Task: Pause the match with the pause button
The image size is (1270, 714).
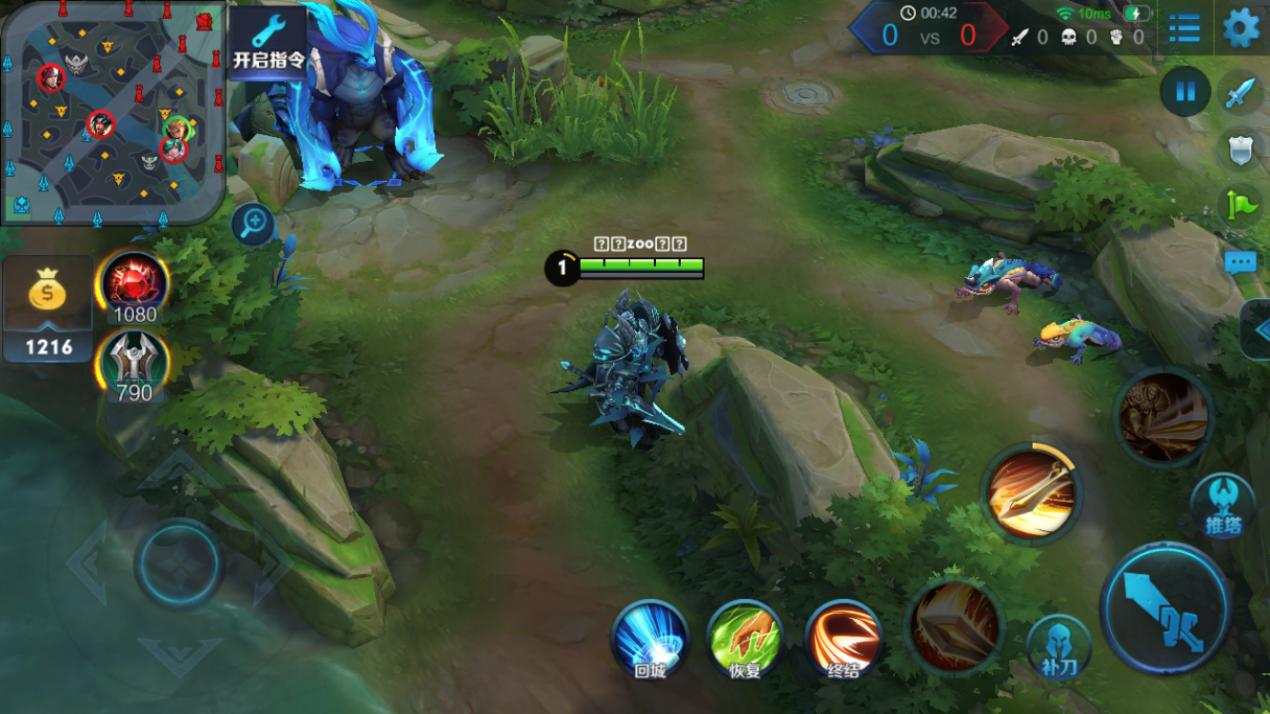Action: [1185, 92]
